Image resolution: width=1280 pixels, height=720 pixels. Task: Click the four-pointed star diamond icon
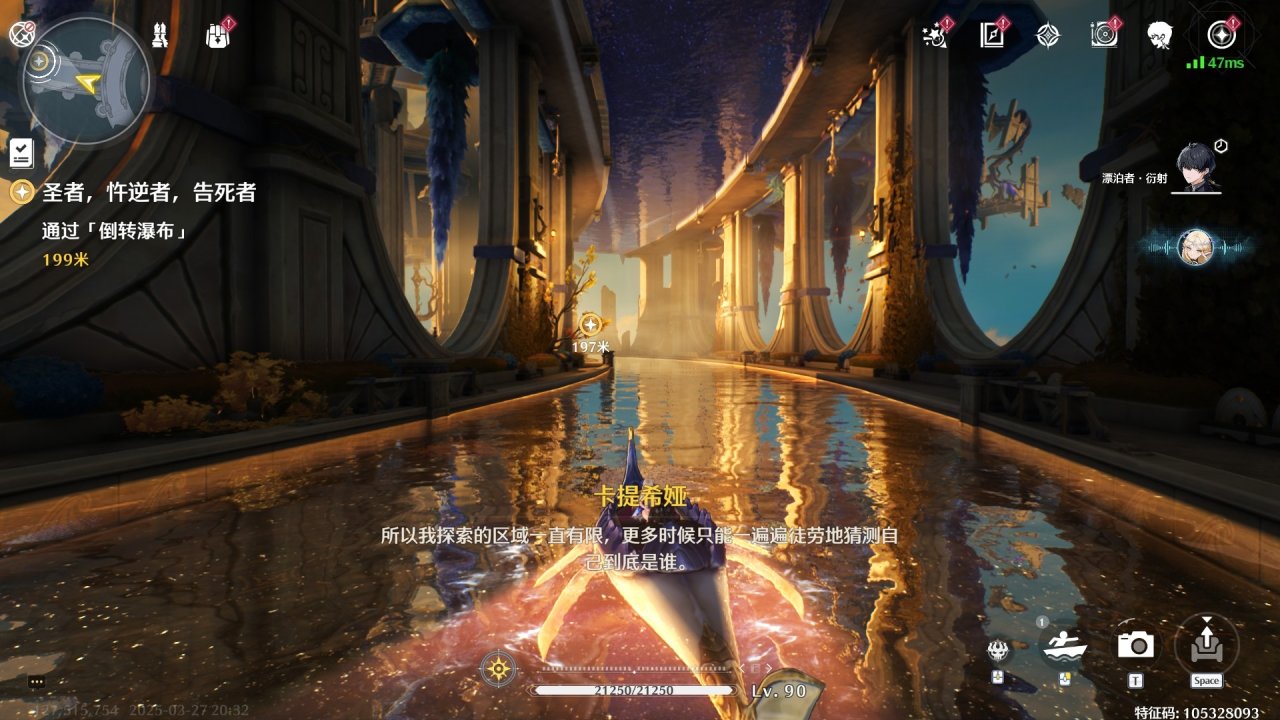(x=1047, y=36)
